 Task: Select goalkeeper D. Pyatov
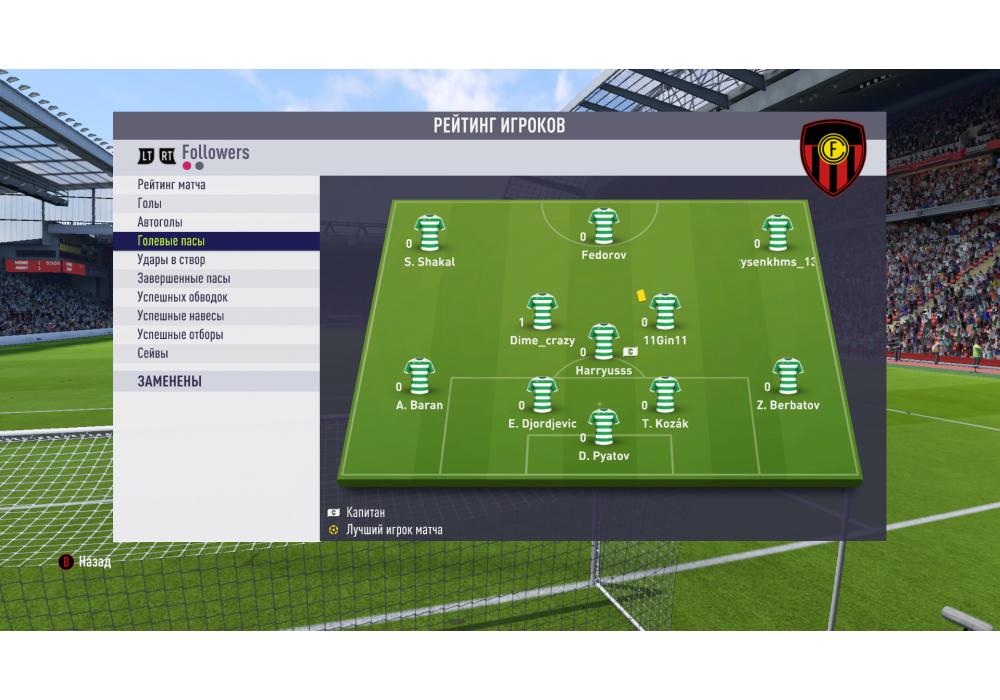pyautogui.click(x=603, y=428)
